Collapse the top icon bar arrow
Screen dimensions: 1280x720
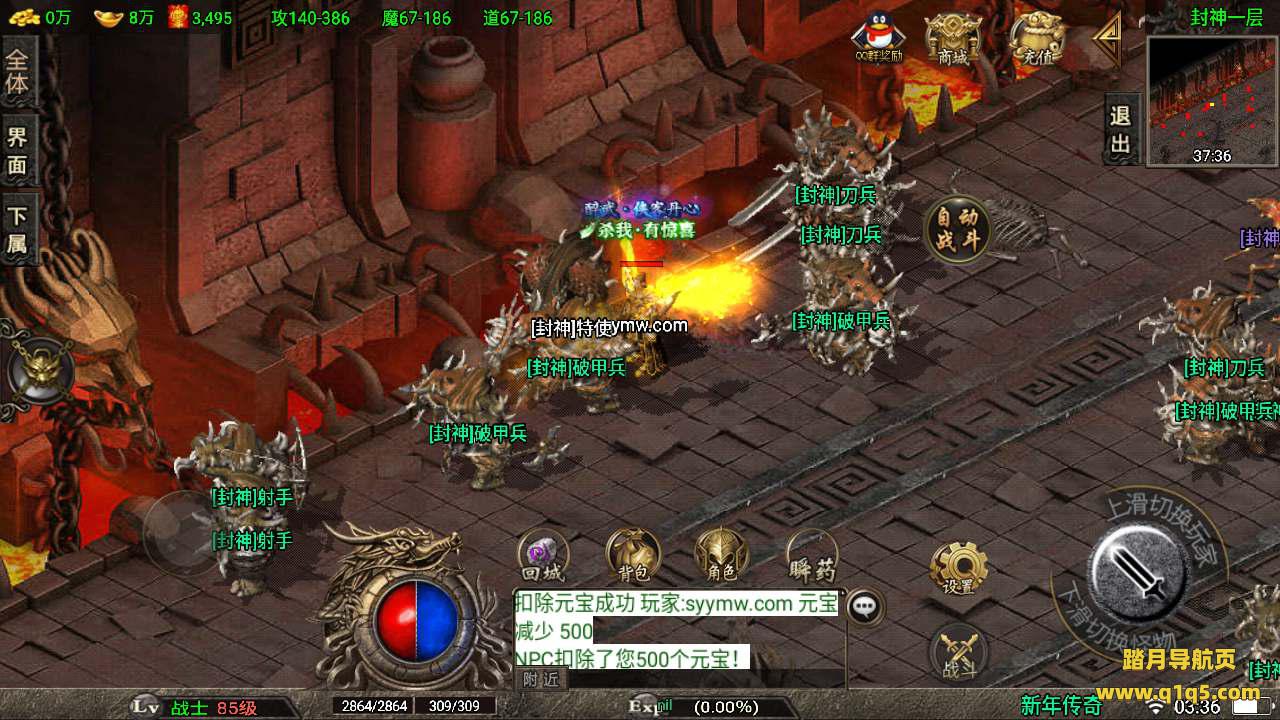click(1106, 39)
